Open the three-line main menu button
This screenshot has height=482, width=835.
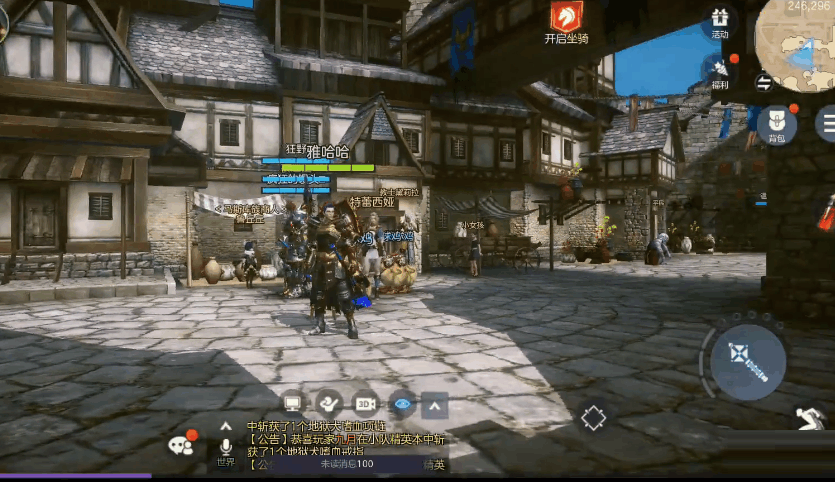[x=826, y=123]
